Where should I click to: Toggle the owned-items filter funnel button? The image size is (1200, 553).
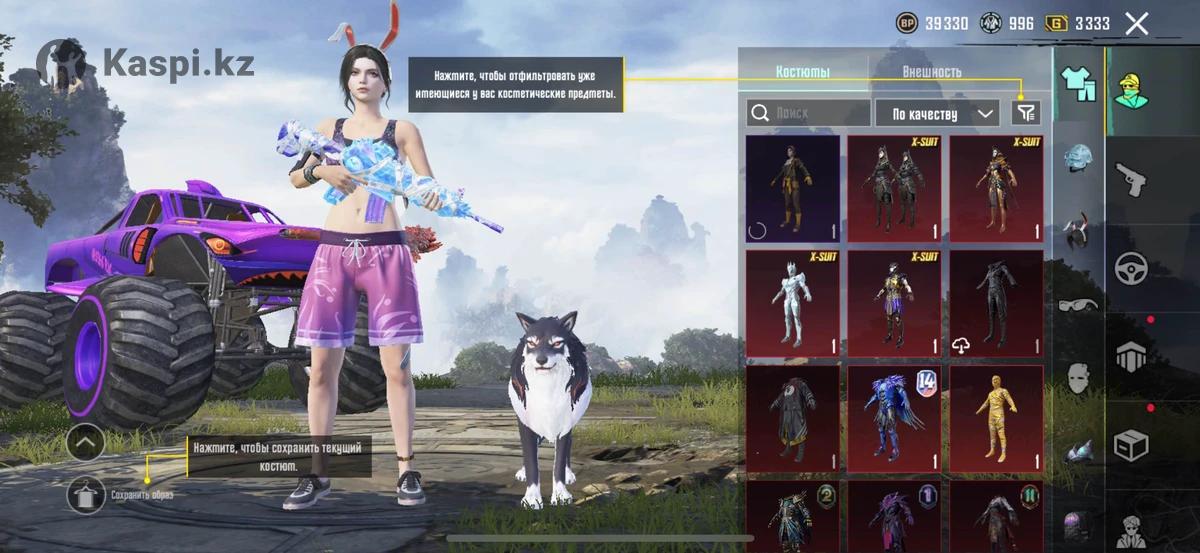[1025, 113]
